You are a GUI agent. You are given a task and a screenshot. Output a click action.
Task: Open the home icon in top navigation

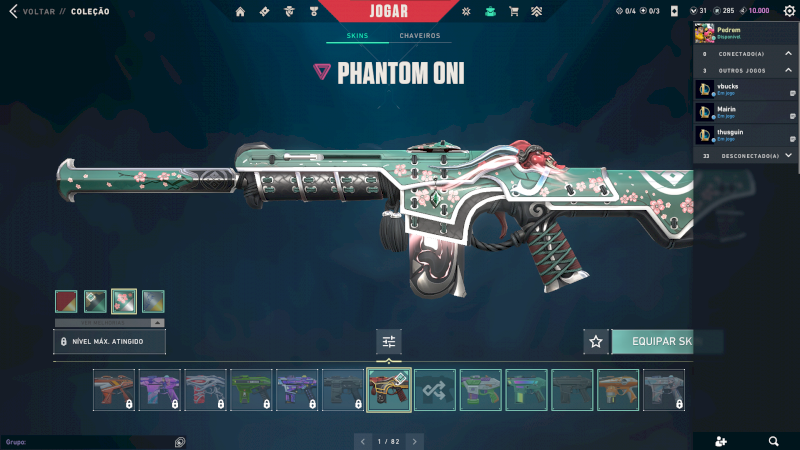click(240, 12)
